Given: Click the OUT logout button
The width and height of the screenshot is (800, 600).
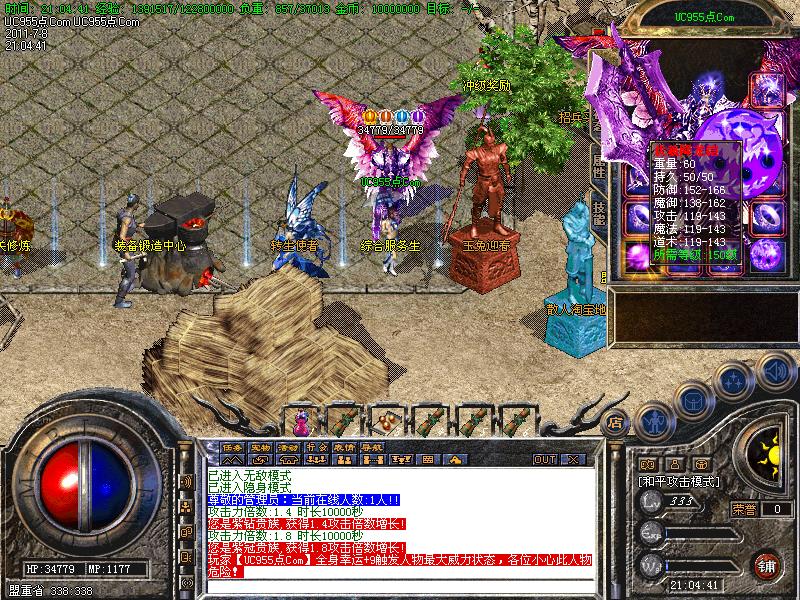Looking at the screenshot, I should point(544,459).
